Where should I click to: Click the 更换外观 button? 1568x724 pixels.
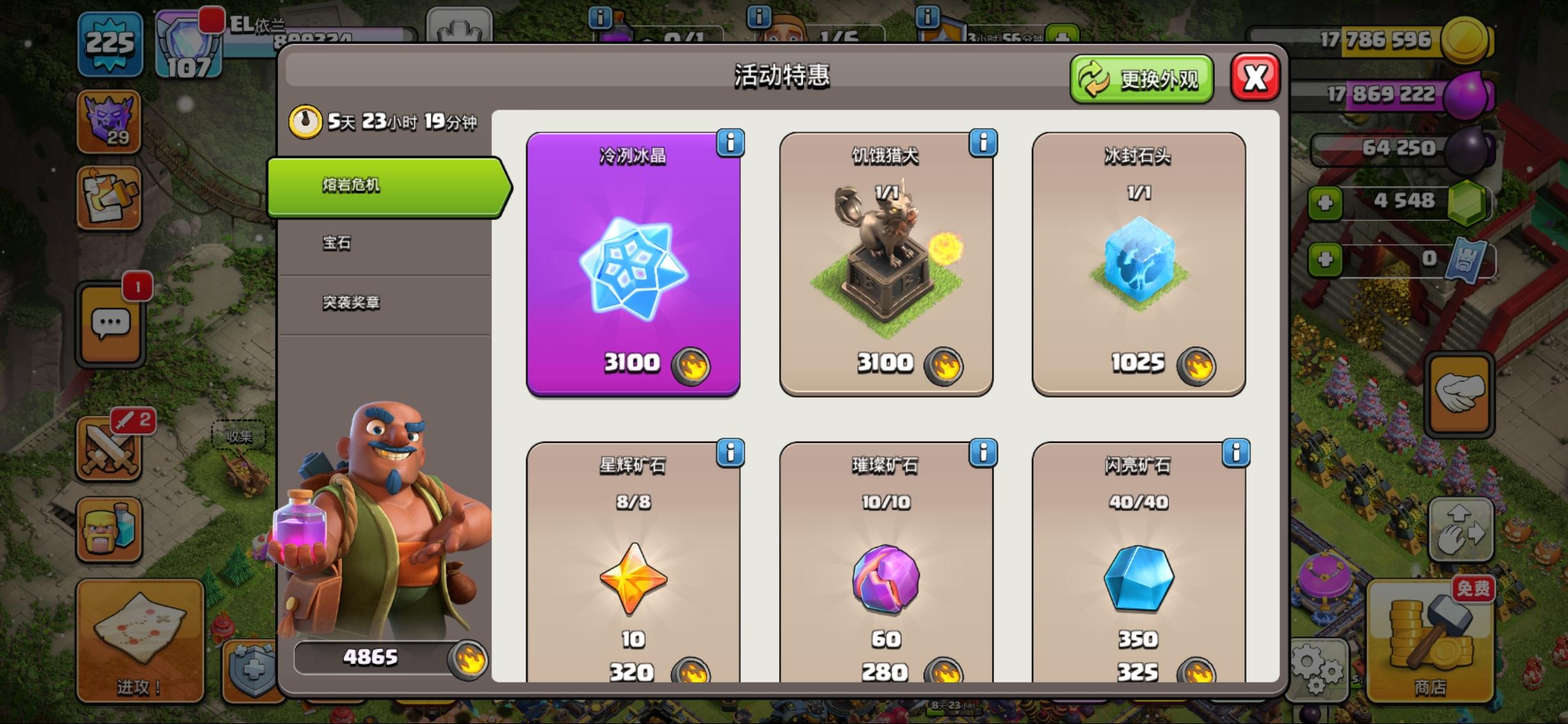[1142, 79]
